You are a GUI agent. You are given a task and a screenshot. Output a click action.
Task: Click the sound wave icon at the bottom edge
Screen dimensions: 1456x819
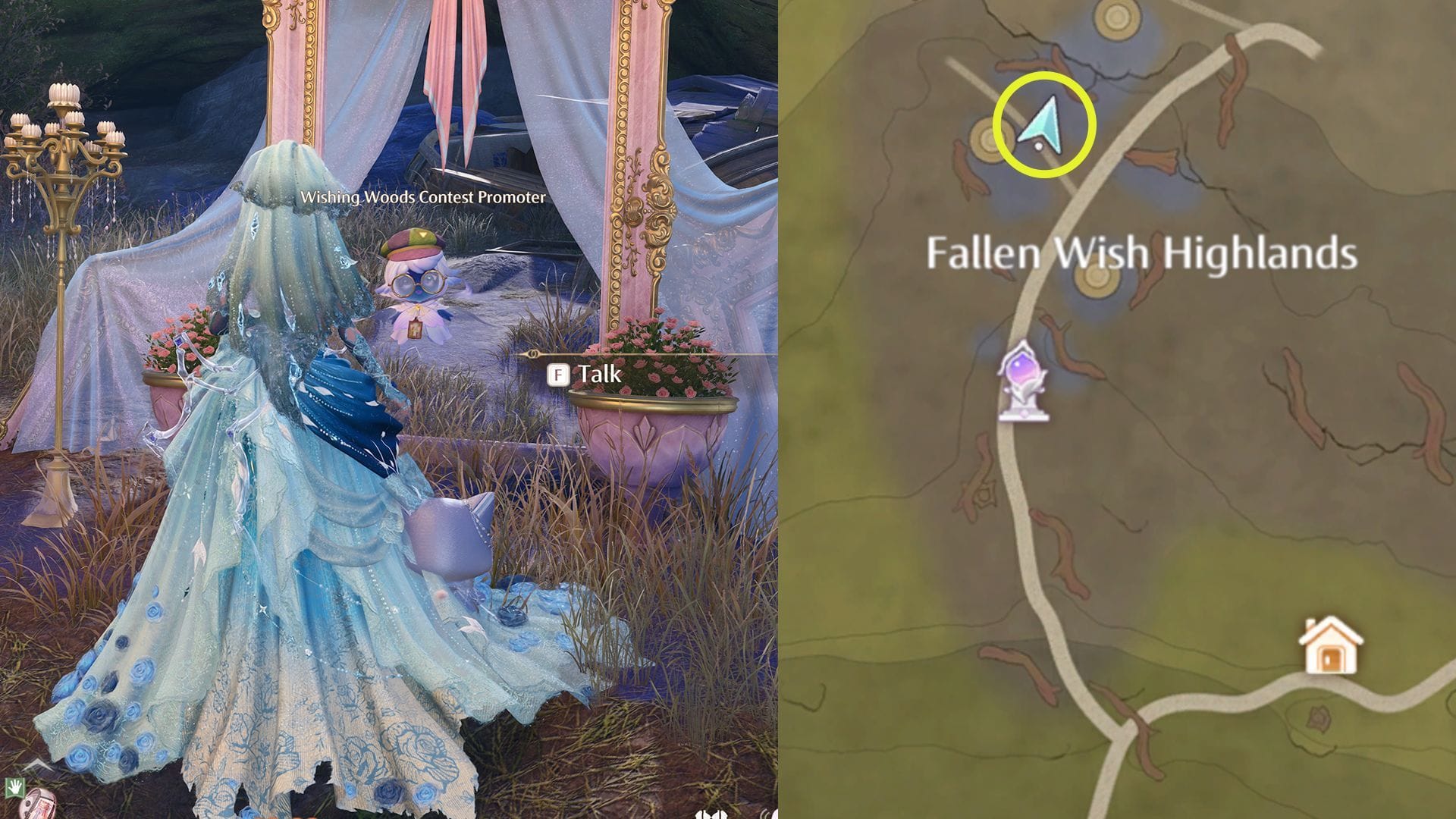click(x=767, y=815)
